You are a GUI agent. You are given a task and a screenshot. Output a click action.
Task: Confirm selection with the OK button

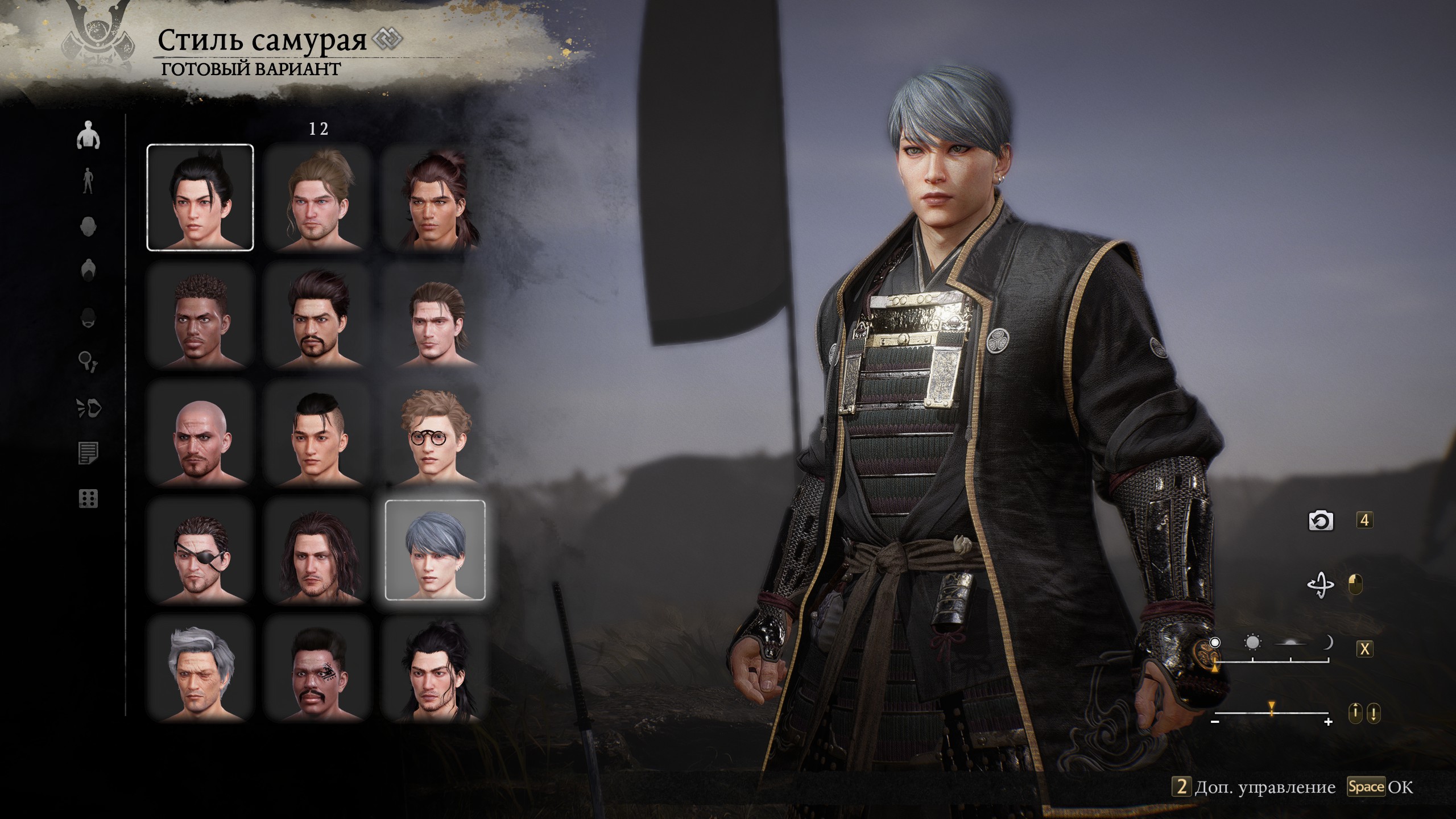point(1380,787)
